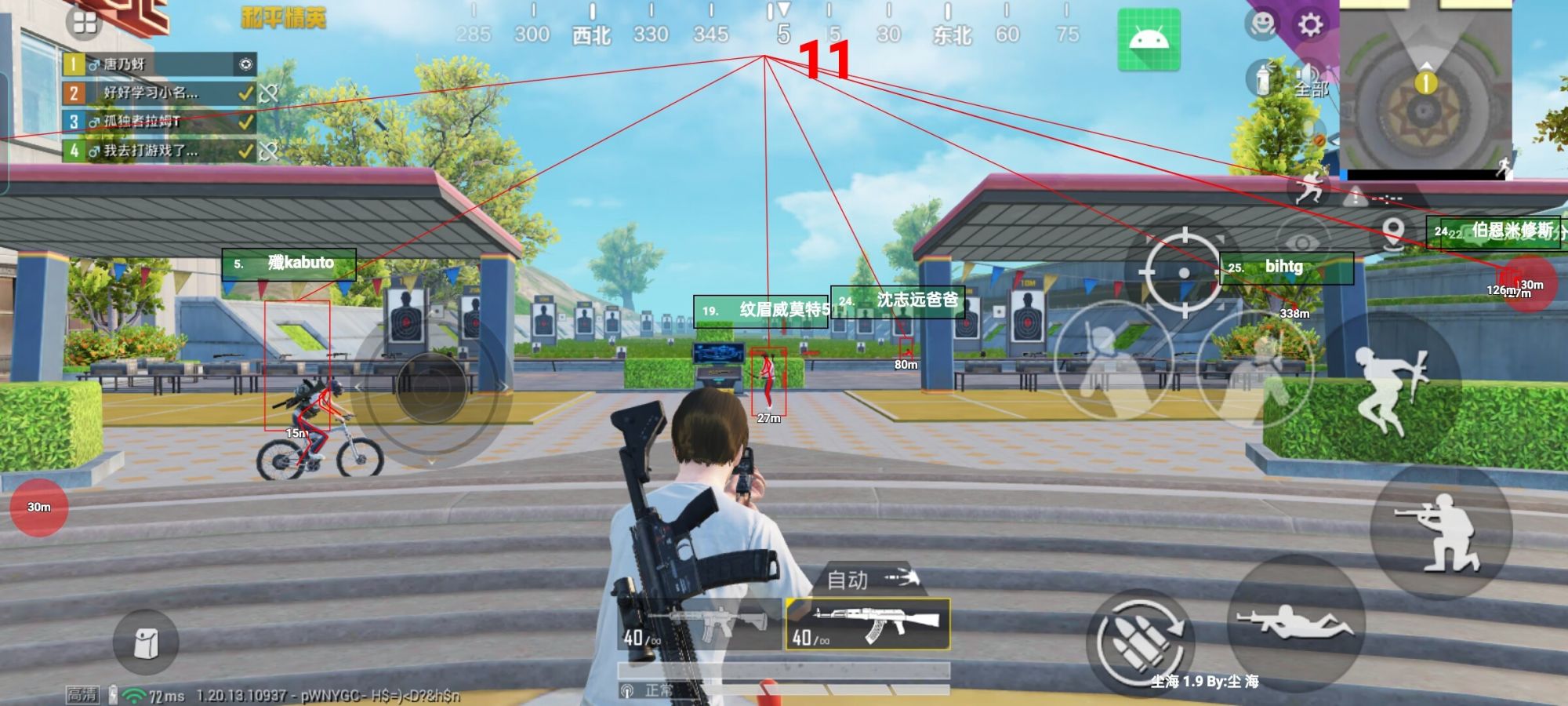The image size is (1568, 706).
Task: Switch to crouch stance
Action: click(1439, 531)
